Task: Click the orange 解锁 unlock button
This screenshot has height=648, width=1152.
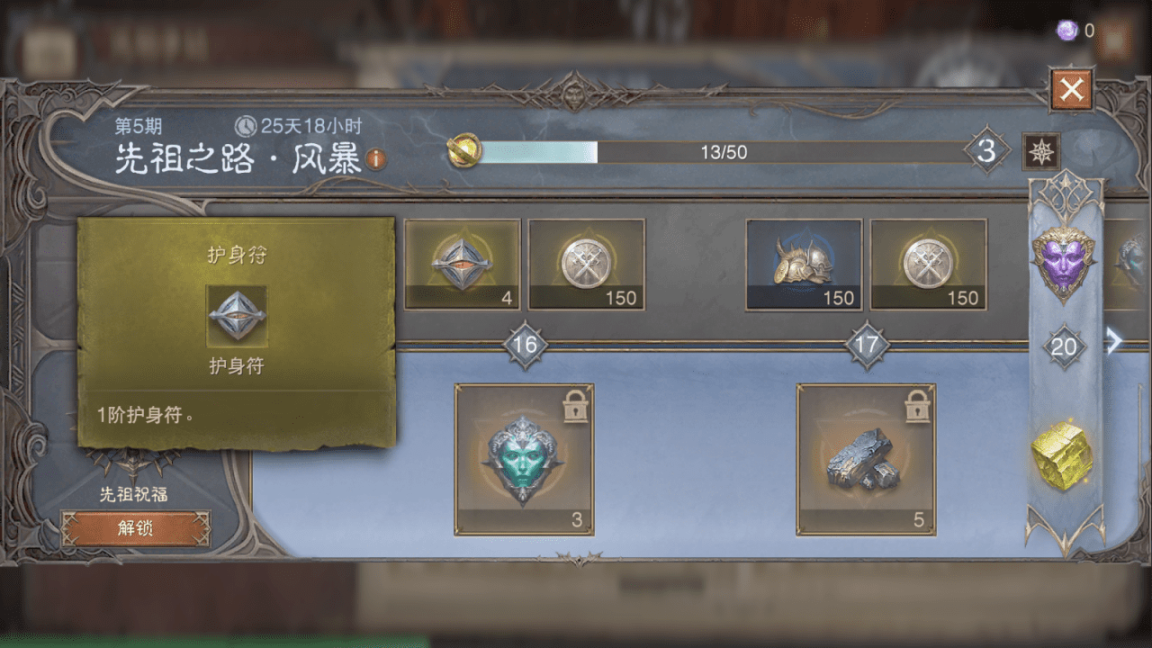Action: point(136,529)
